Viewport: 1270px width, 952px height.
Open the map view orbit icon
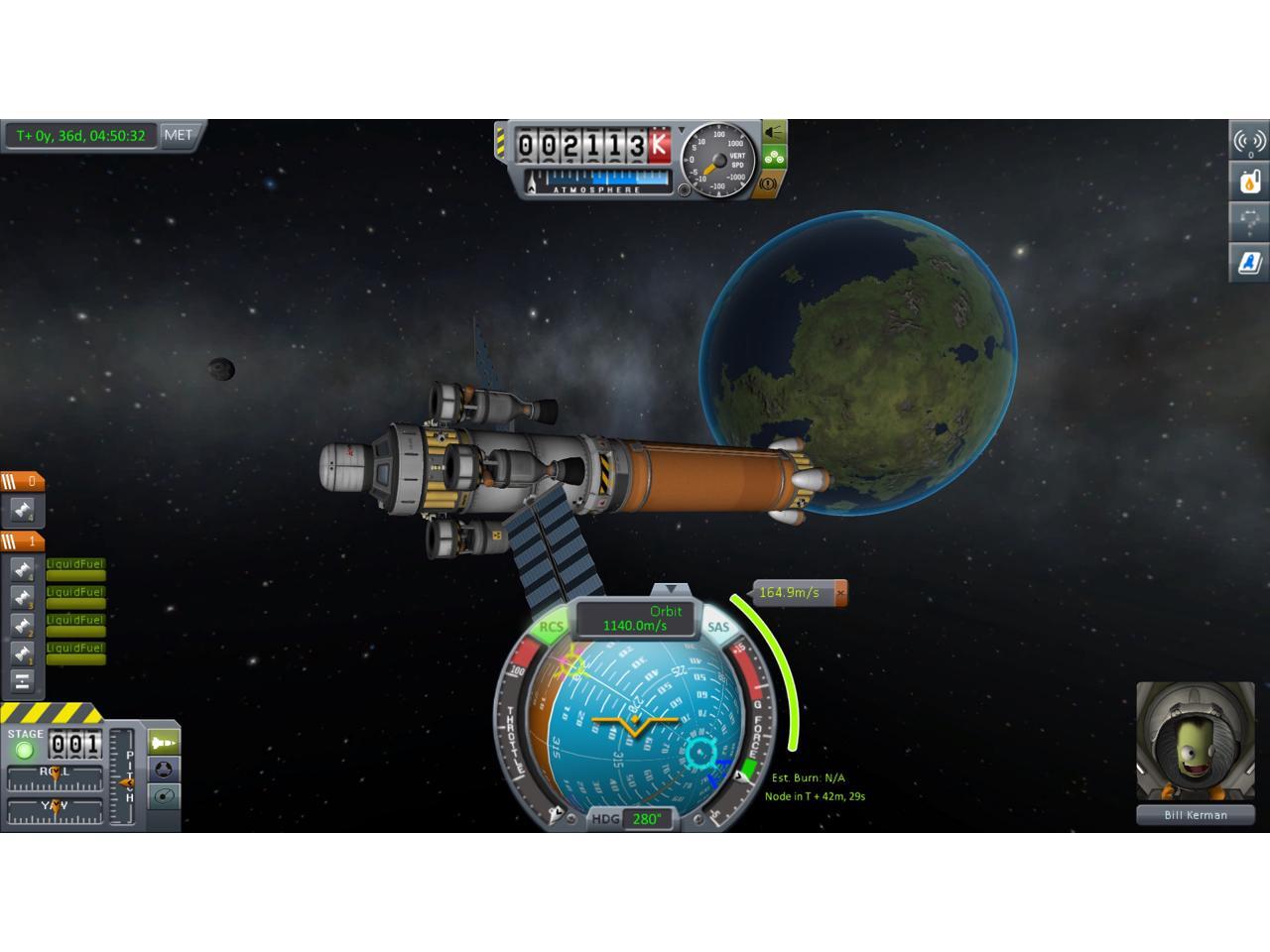point(164,795)
